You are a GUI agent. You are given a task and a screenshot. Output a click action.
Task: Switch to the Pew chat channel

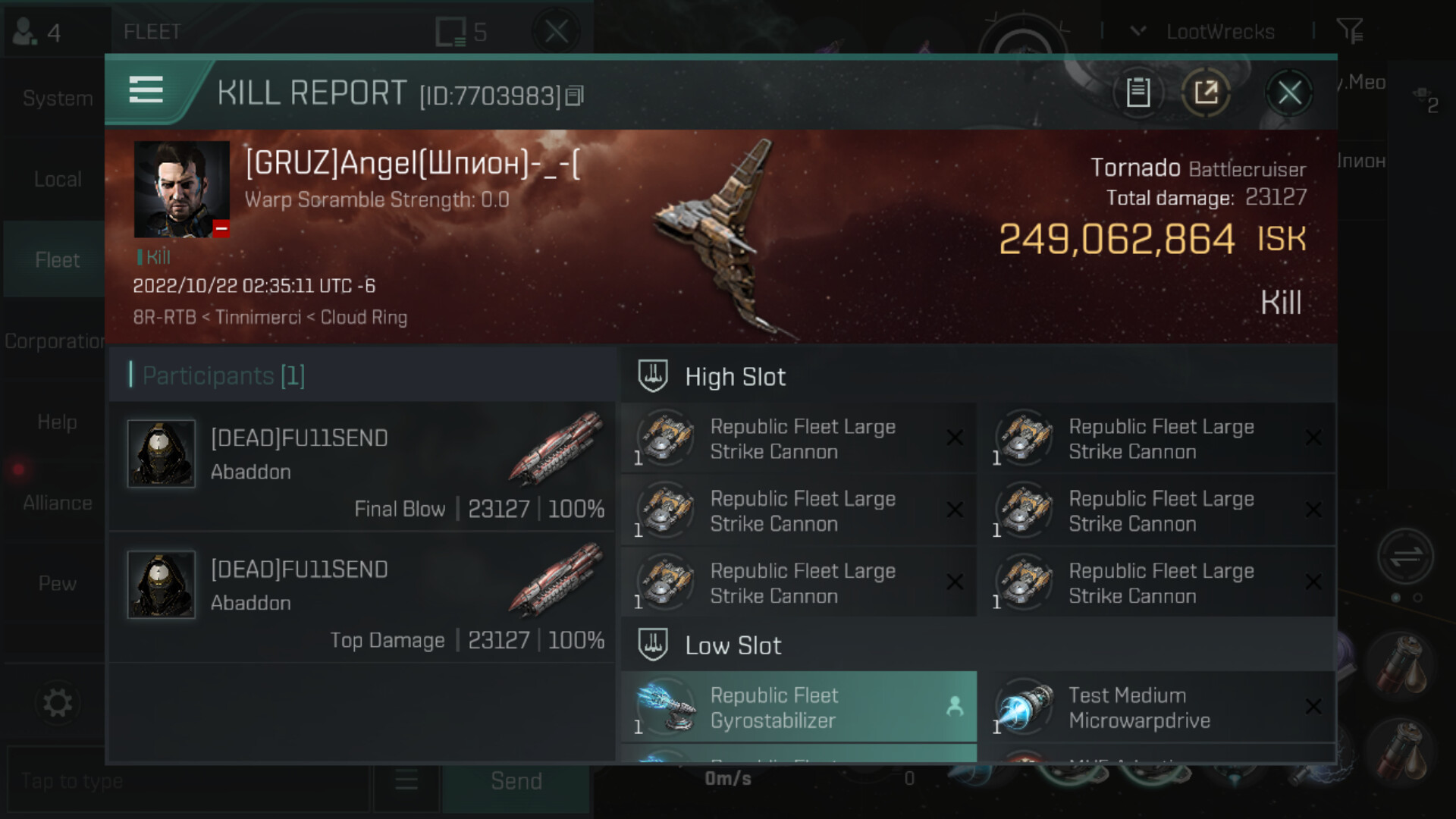pyautogui.click(x=58, y=583)
